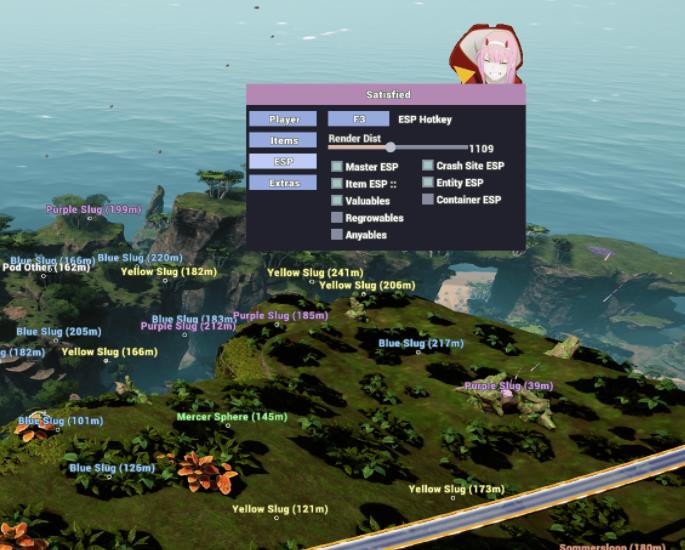The width and height of the screenshot is (685, 550).
Task: Turn off the Entity ESP checkbox
Action: click(x=428, y=183)
